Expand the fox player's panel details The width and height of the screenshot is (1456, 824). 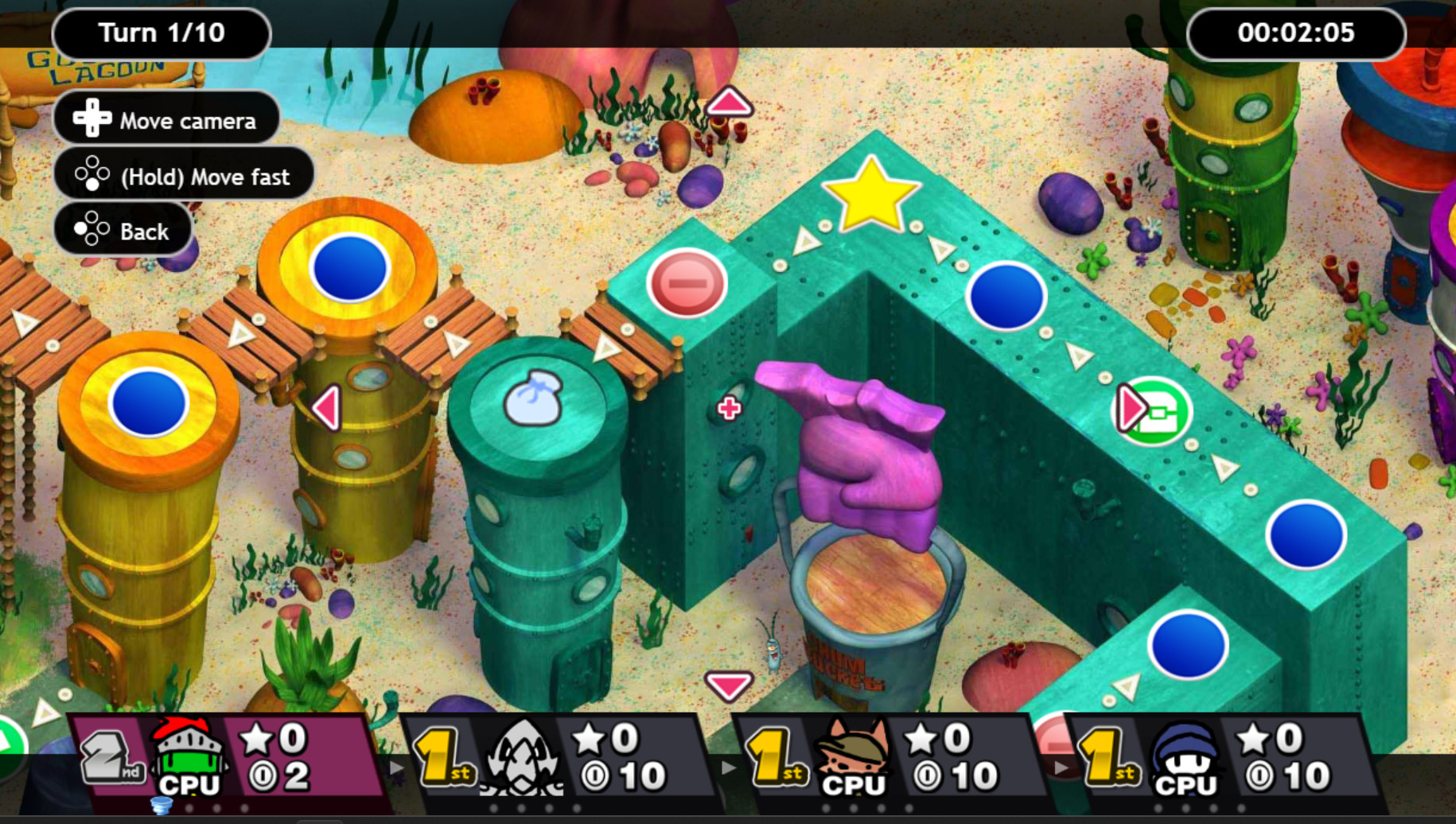pos(1061,768)
